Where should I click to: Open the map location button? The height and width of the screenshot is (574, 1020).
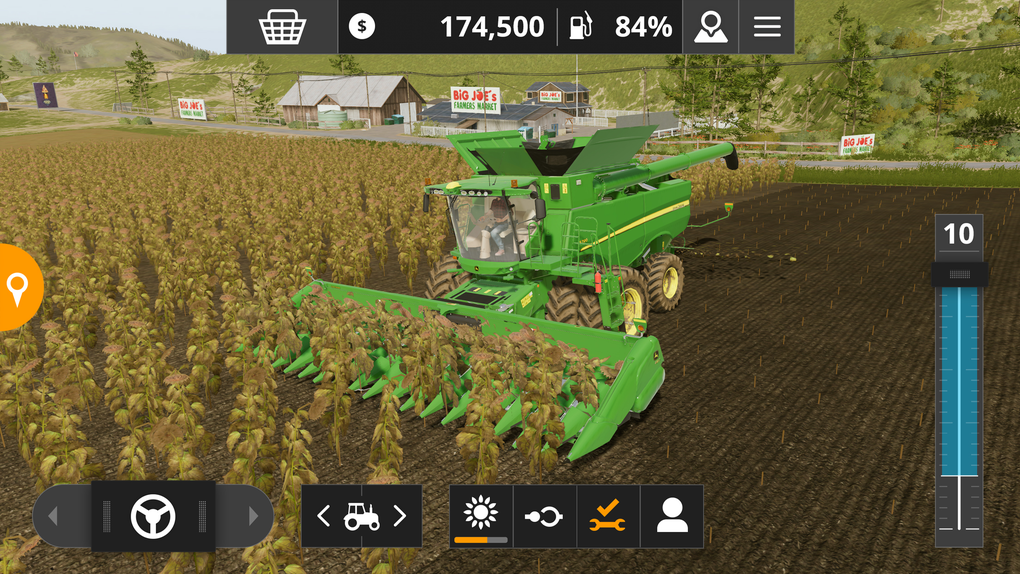(x=710, y=27)
